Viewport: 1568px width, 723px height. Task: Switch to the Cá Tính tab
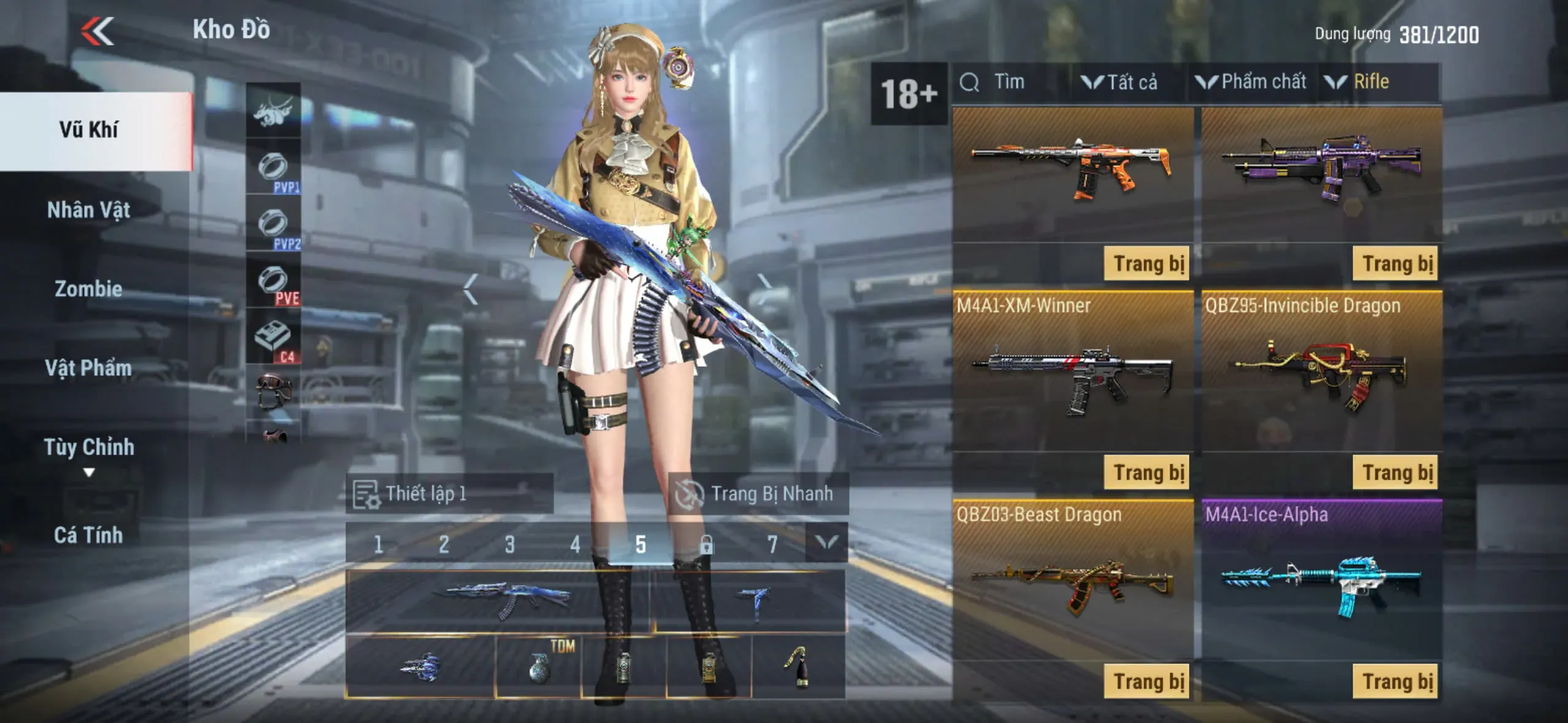pos(89,535)
